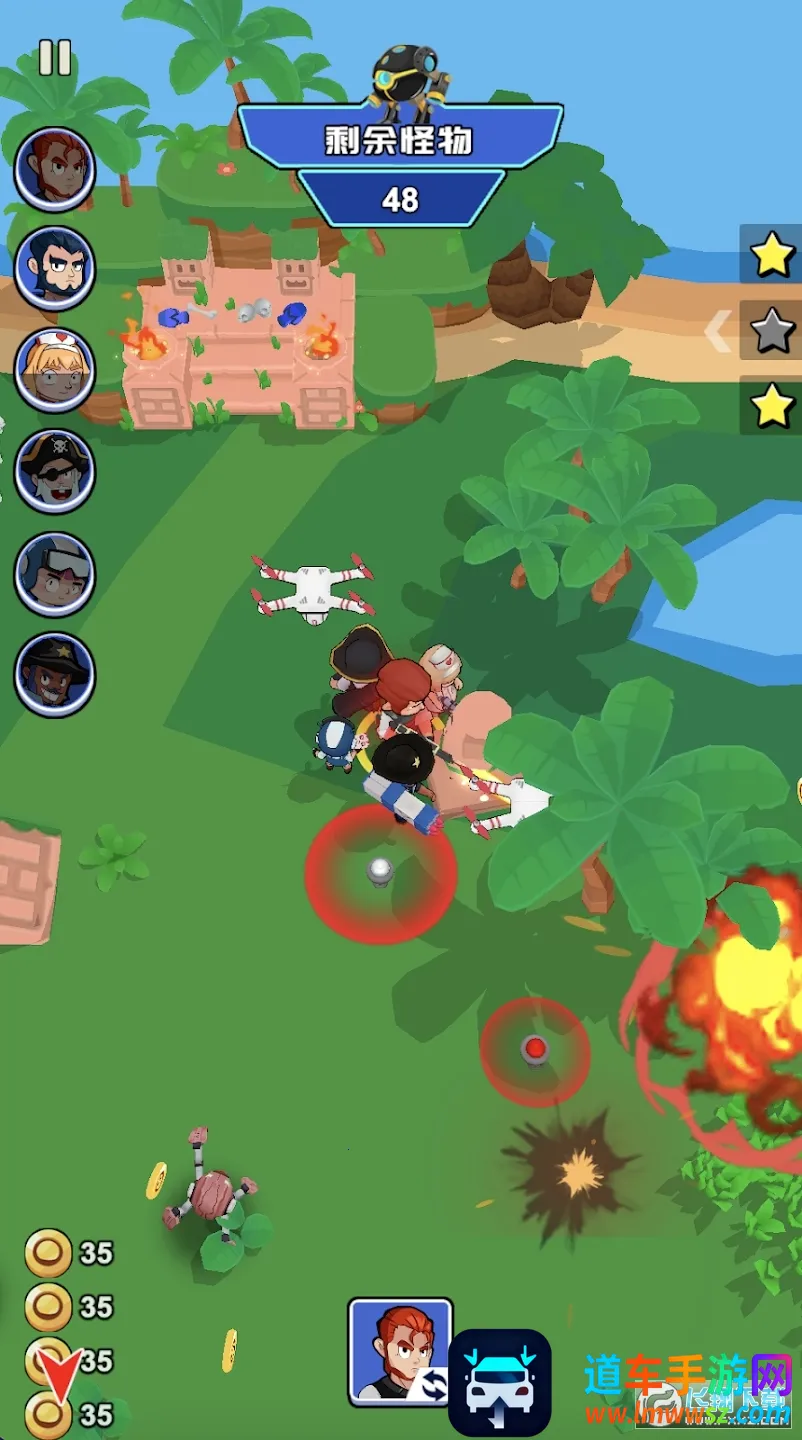Select the blue-haired bearded hero portrait
The width and height of the screenshot is (802, 1440).
[x=55, y=268]
